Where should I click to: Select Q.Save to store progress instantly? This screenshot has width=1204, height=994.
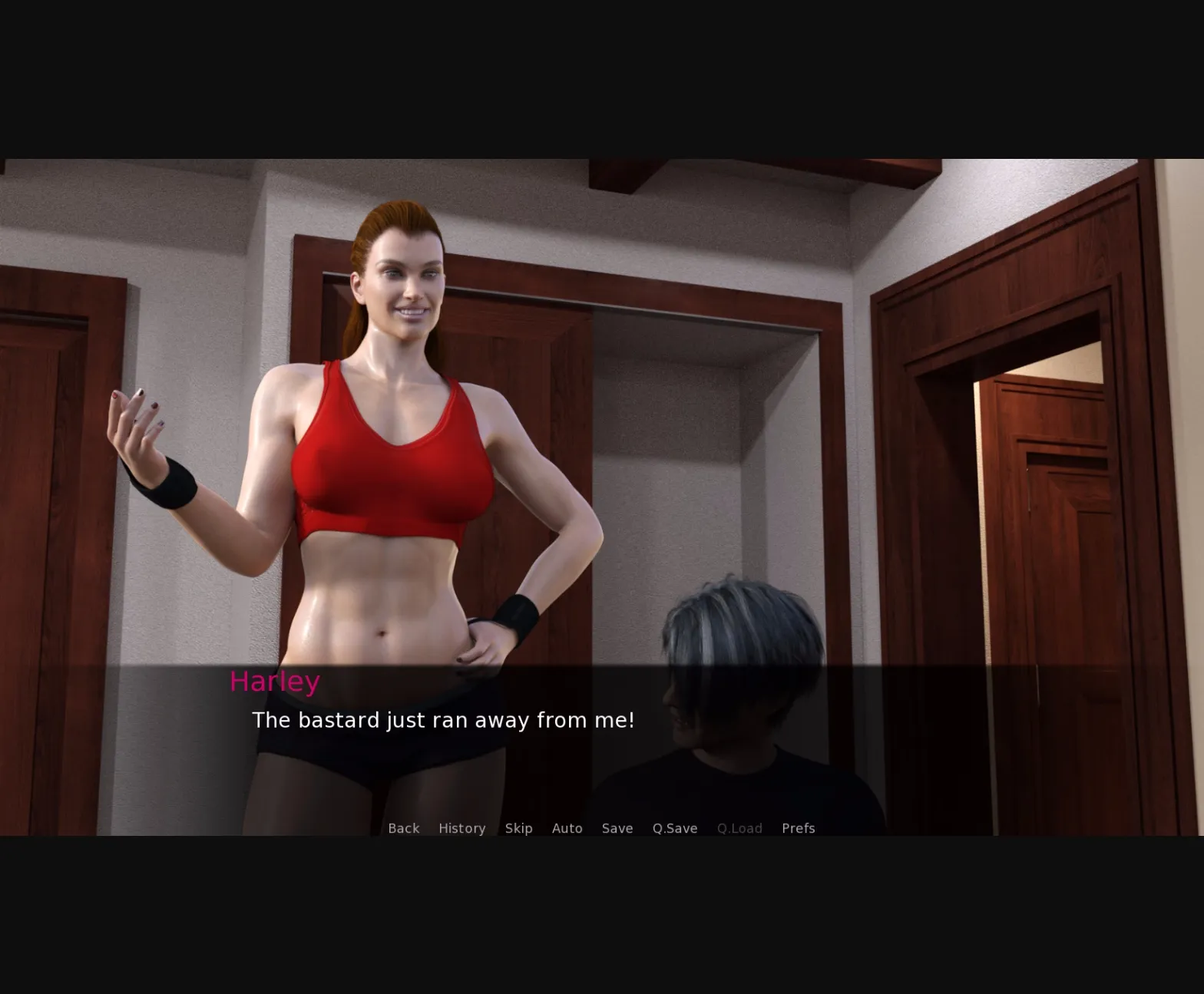point(673,828)
